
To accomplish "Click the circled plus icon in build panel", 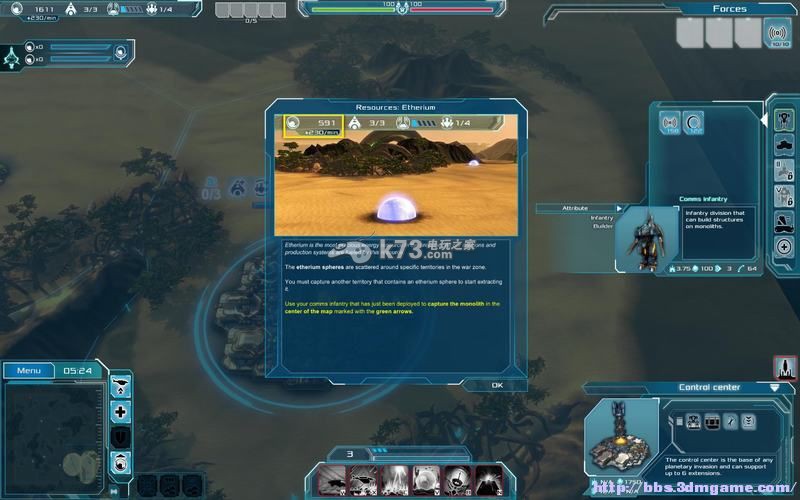I will 784,246.
